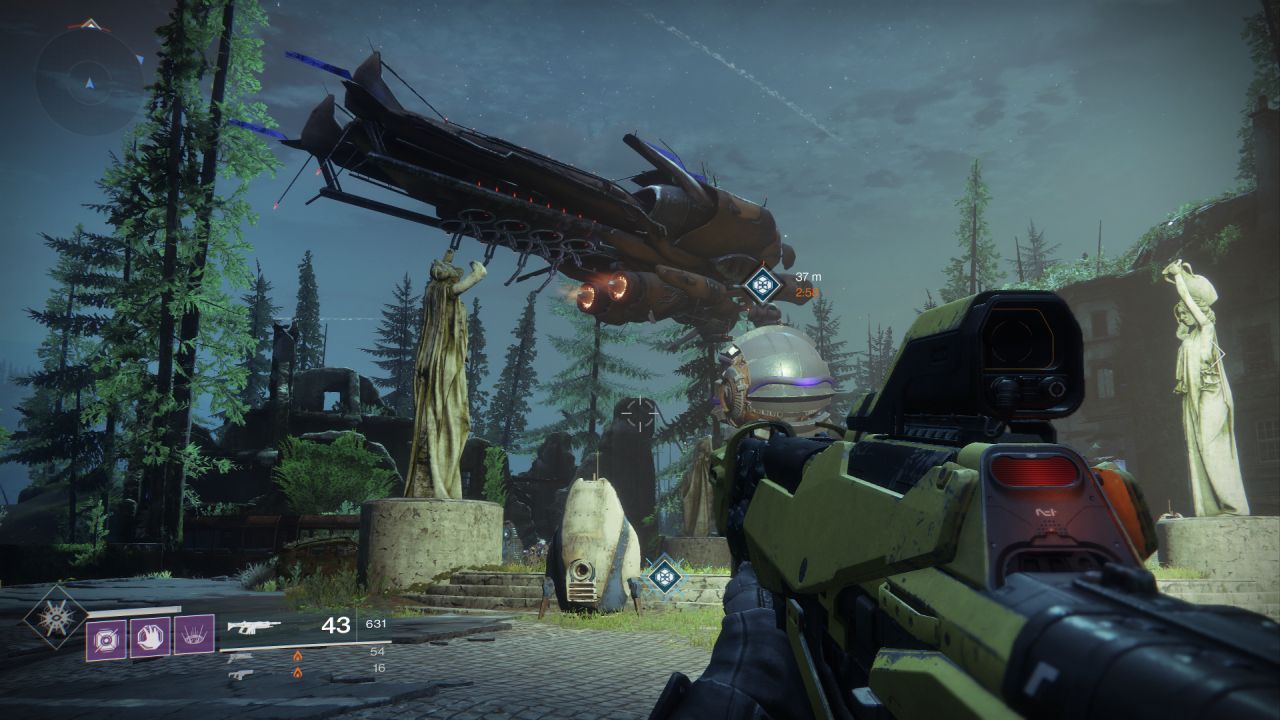Click the equipped auto rifle icon
The image size is (1280, 720).
coord(255,625)
